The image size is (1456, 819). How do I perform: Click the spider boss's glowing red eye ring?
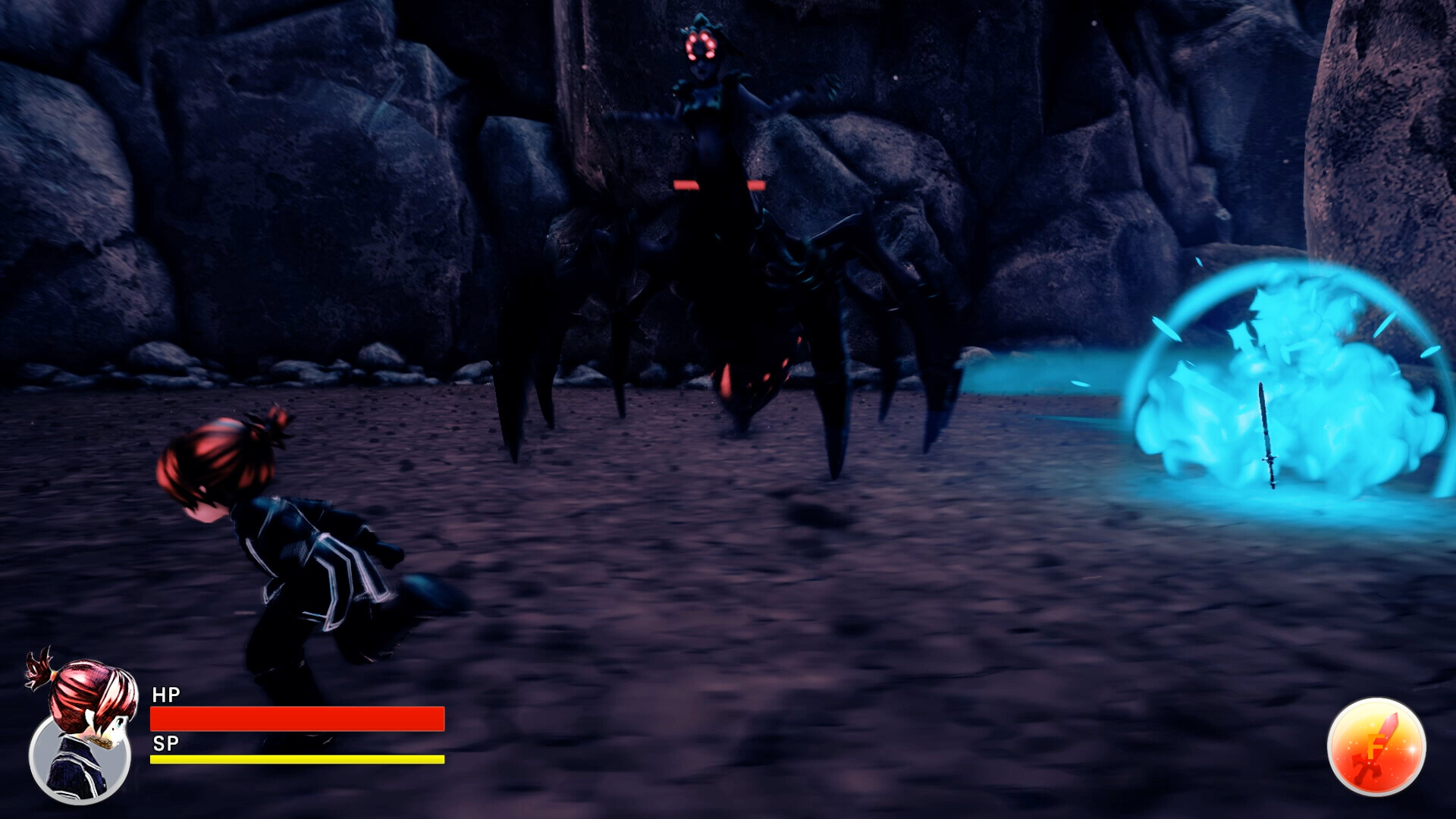point(701,45)
